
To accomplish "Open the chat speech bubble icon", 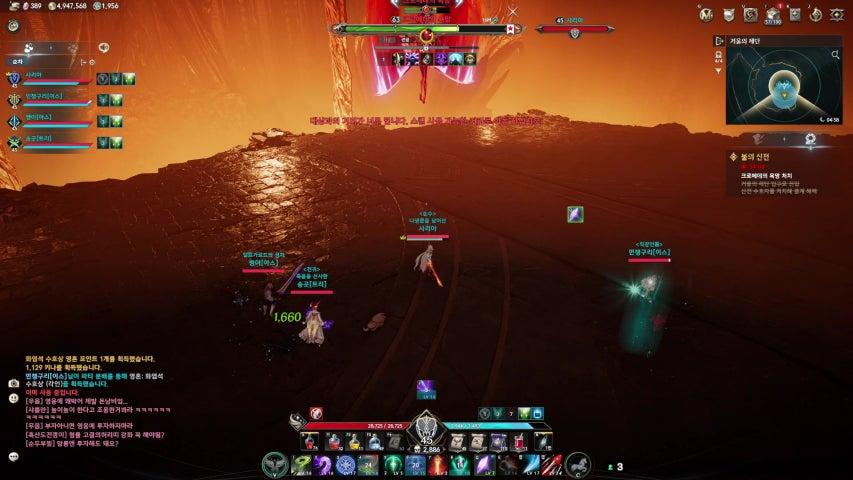I will (13, 457).
